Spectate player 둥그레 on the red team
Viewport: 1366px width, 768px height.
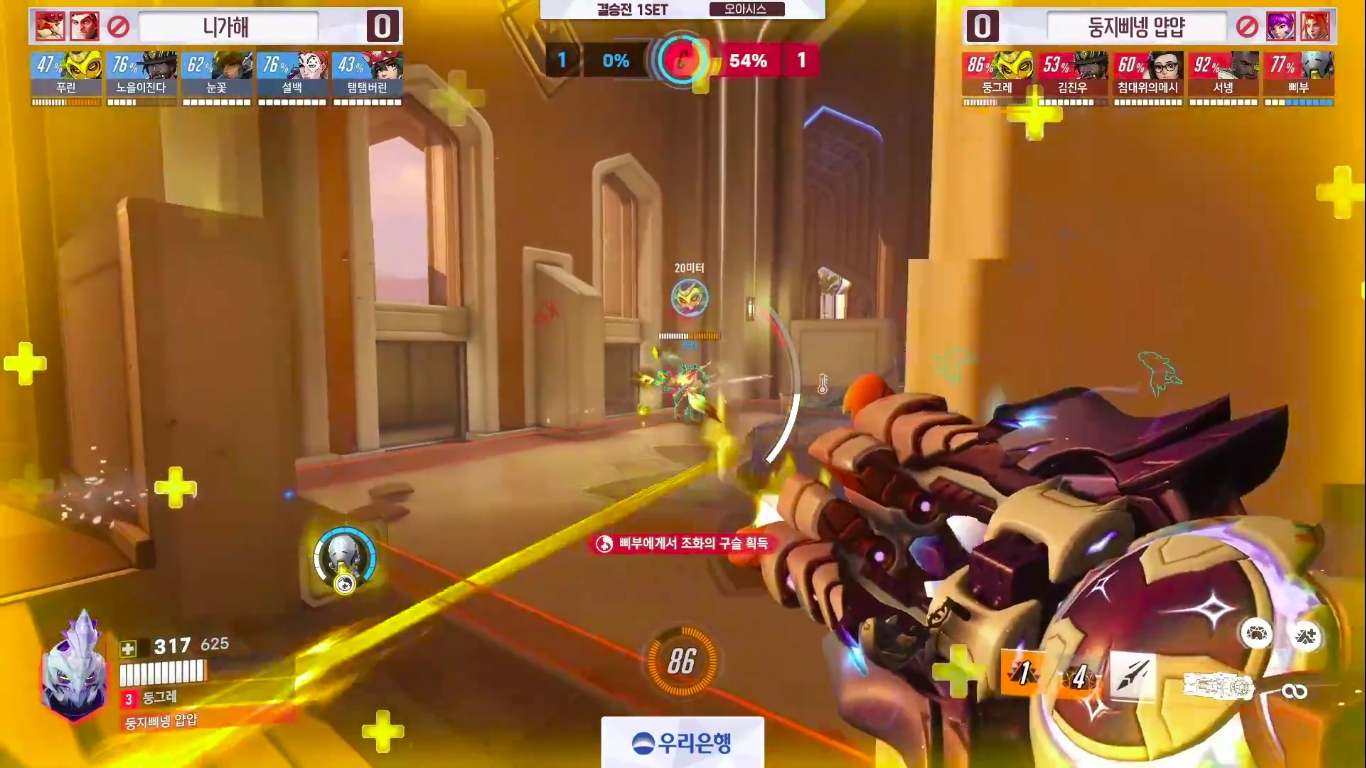point(998,75)
